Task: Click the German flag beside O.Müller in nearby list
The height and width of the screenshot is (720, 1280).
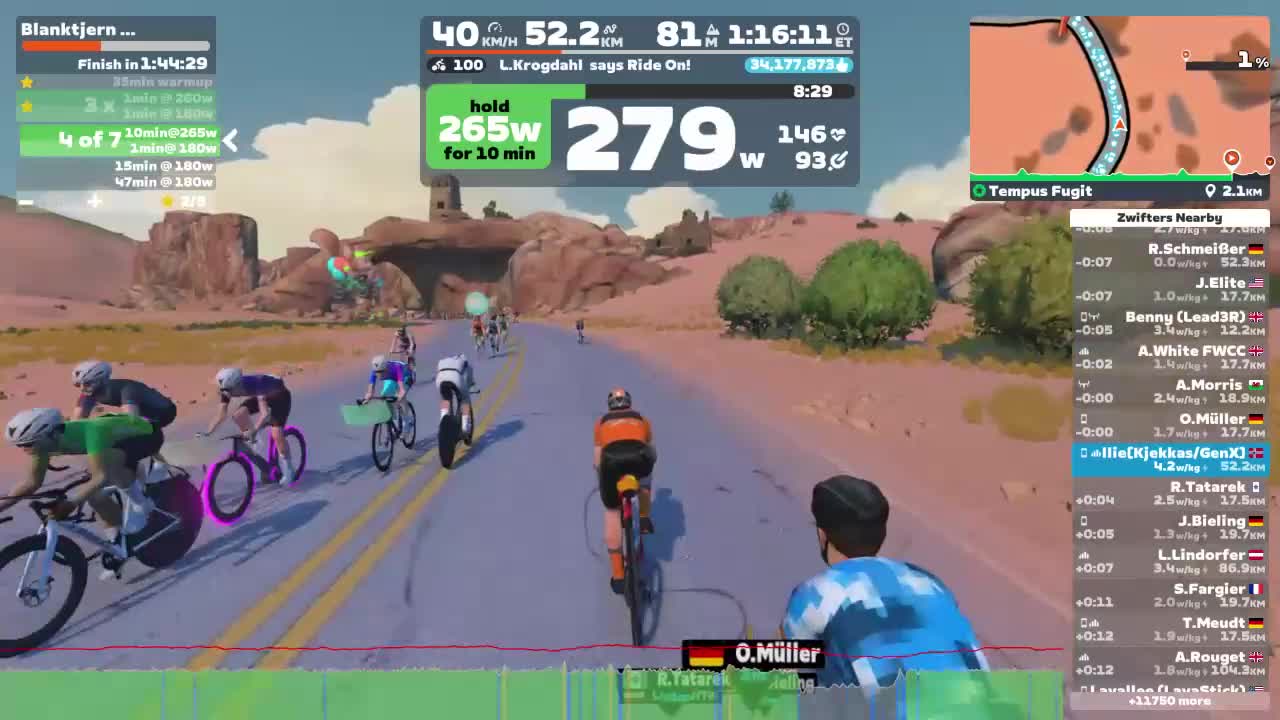Action: coord(1254,419)
